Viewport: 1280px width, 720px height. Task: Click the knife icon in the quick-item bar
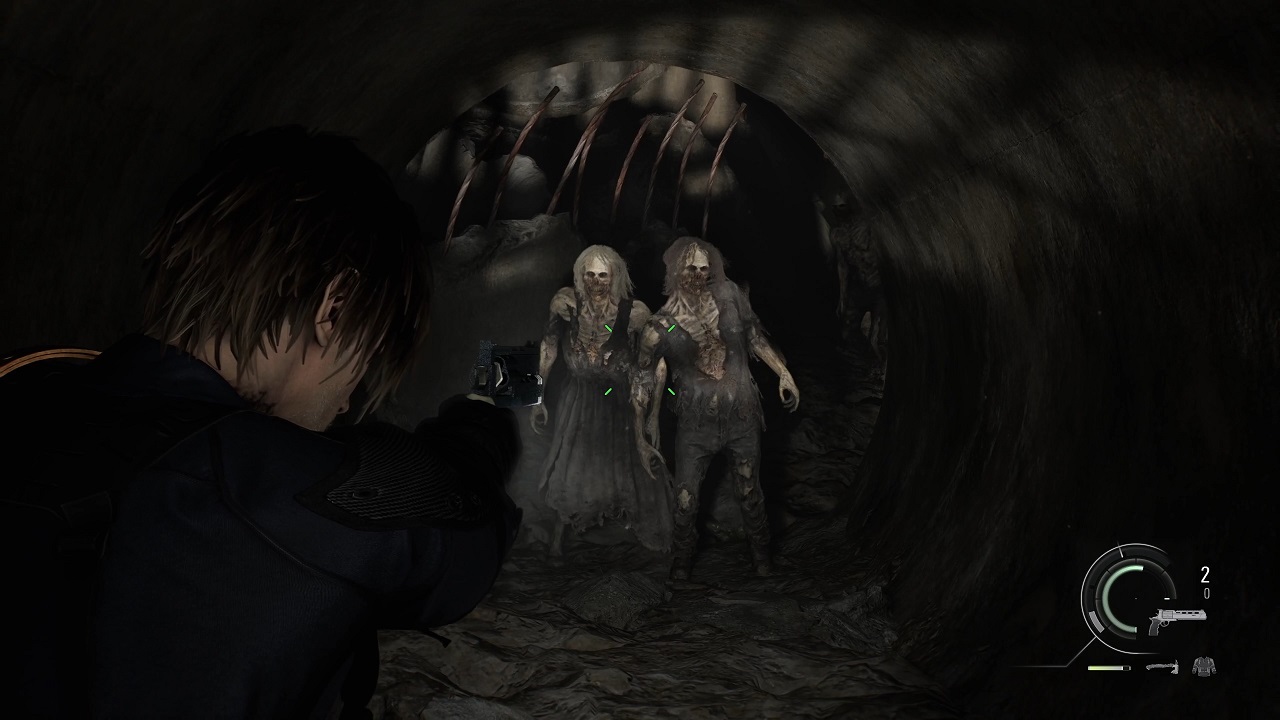pos(1163,666)
